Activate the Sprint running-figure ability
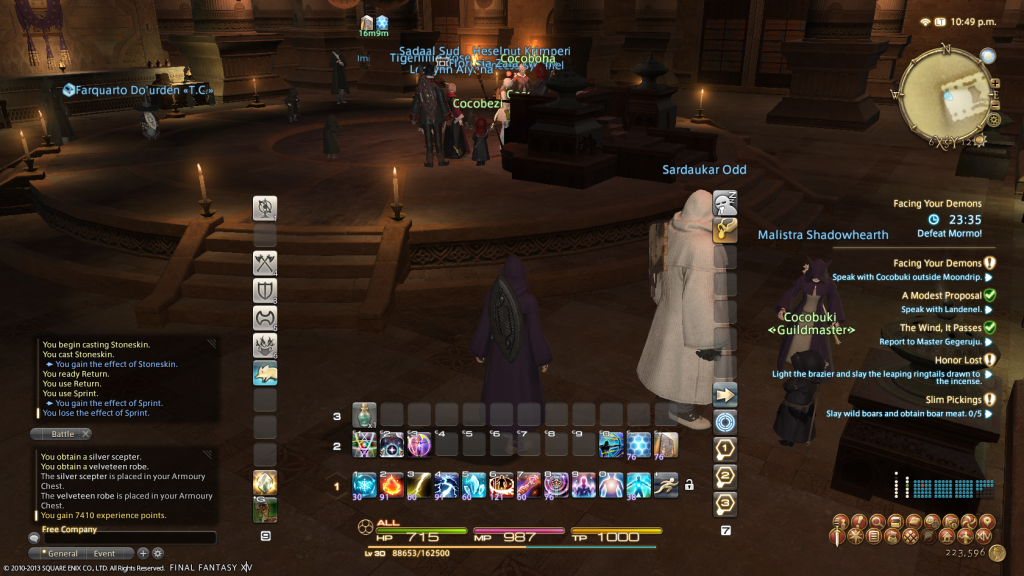The image size is (1024, 576). (x=665, y=485)
